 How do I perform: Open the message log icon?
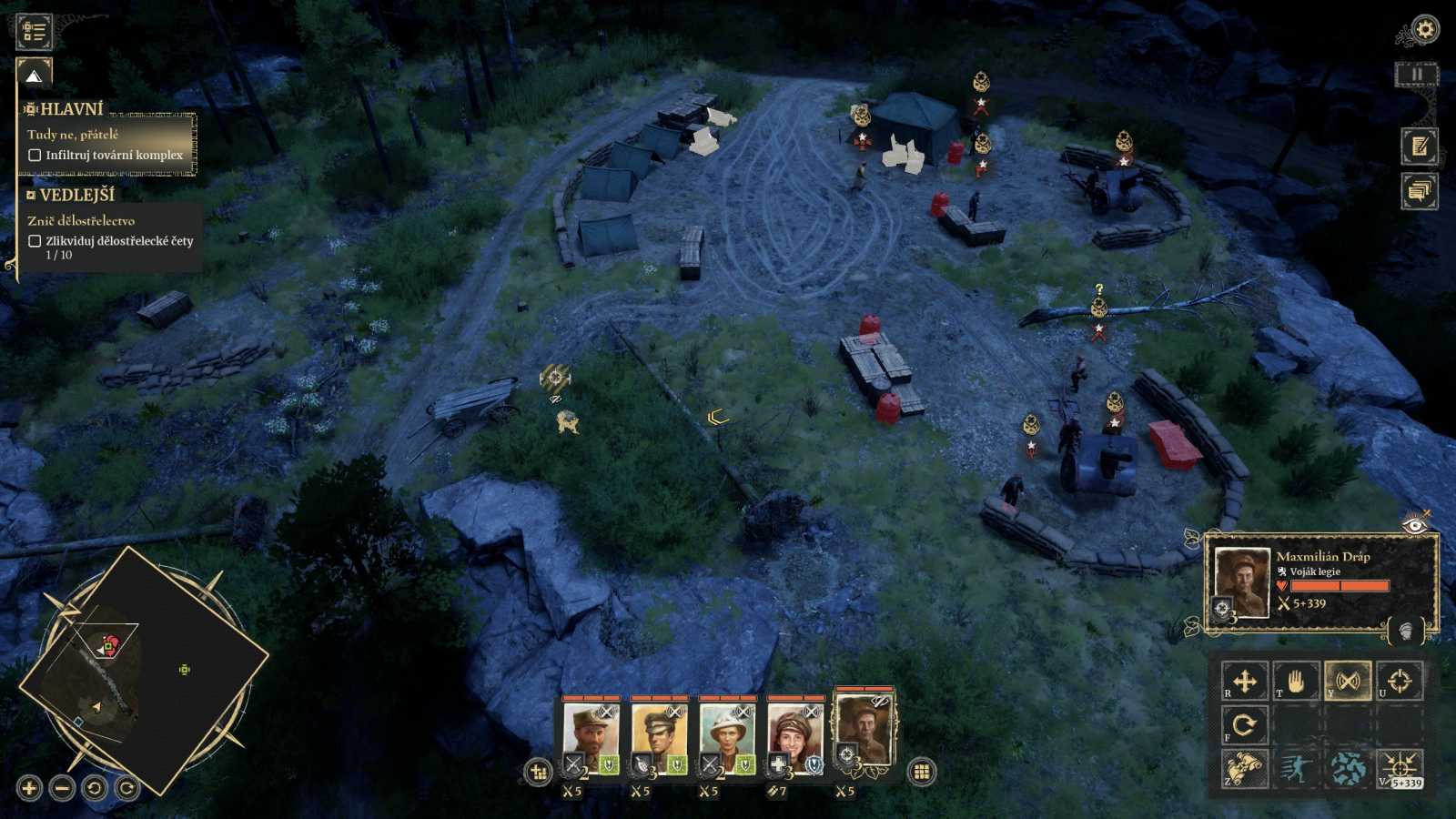click(x=1419, y=191)
